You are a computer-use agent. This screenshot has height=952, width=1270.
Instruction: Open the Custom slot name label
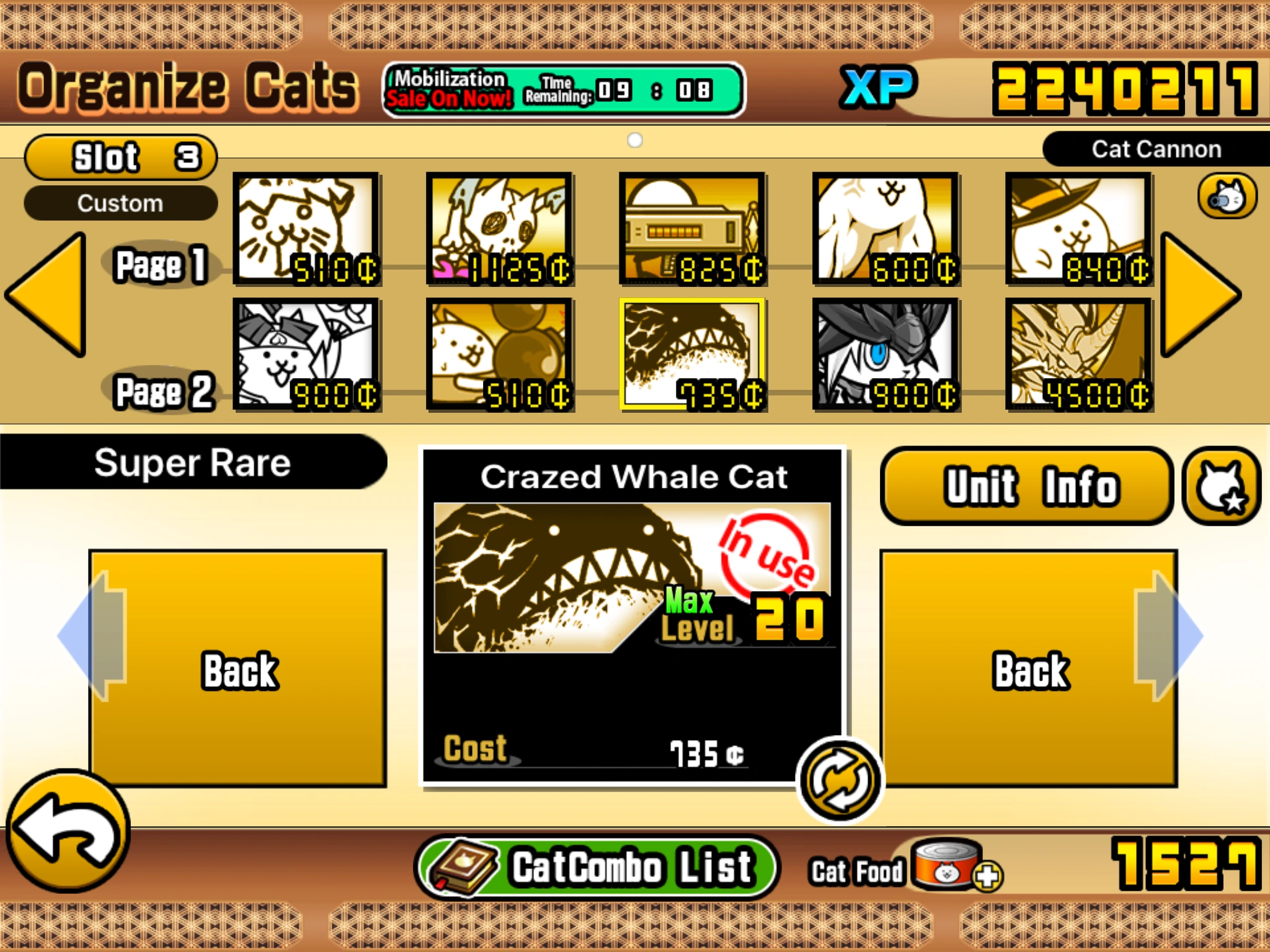point(121,203)
